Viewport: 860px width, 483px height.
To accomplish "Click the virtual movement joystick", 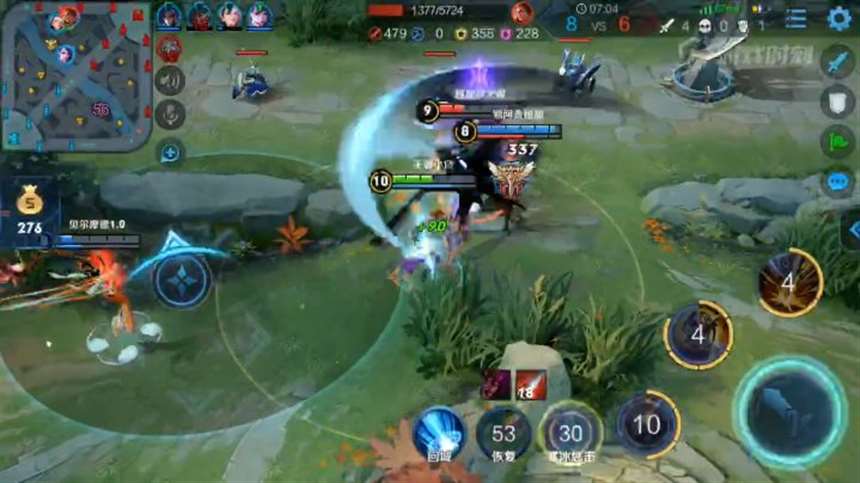I will (x=182, y=281).
